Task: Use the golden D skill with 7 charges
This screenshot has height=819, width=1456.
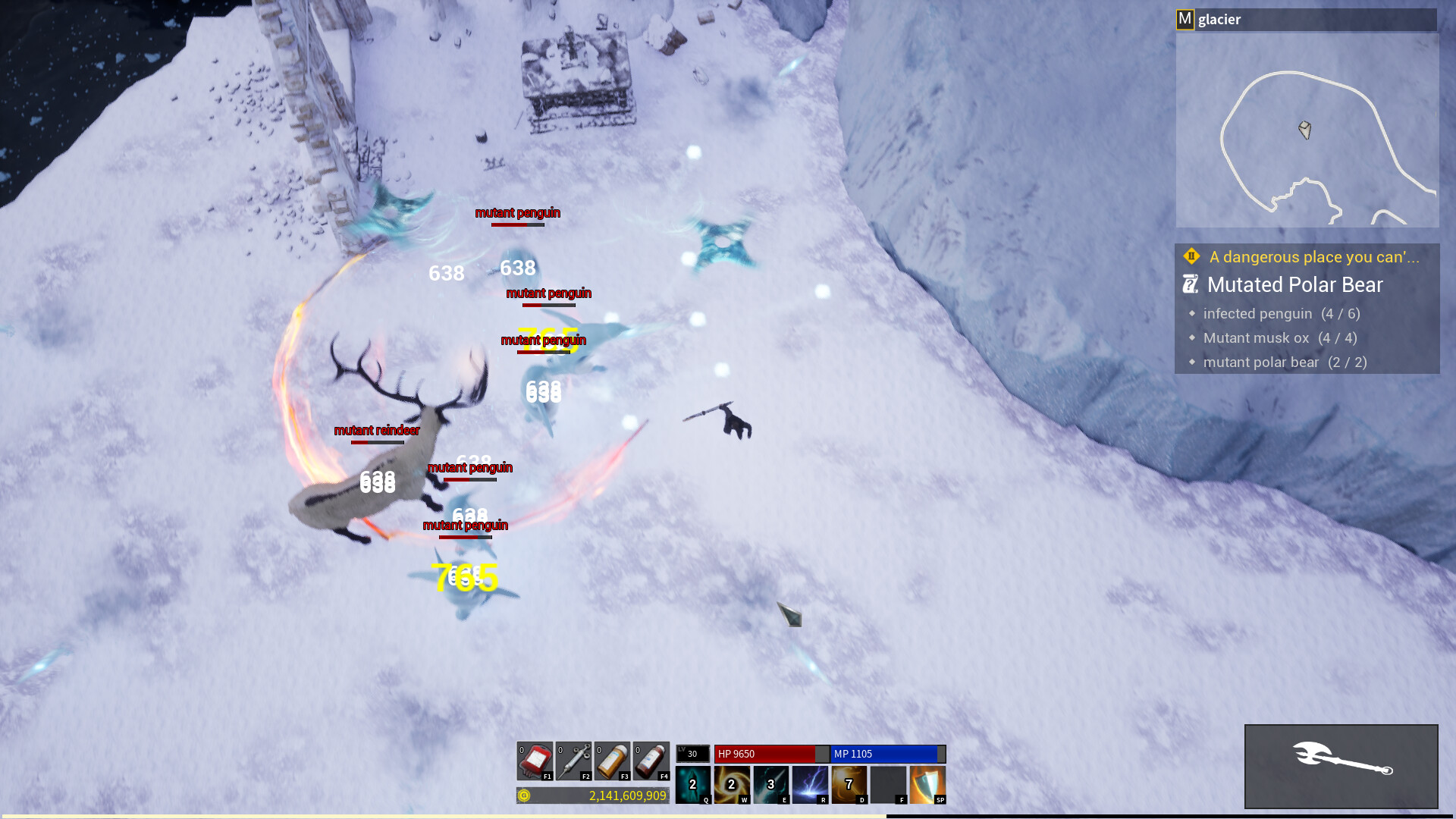Action: click(849, 785)
